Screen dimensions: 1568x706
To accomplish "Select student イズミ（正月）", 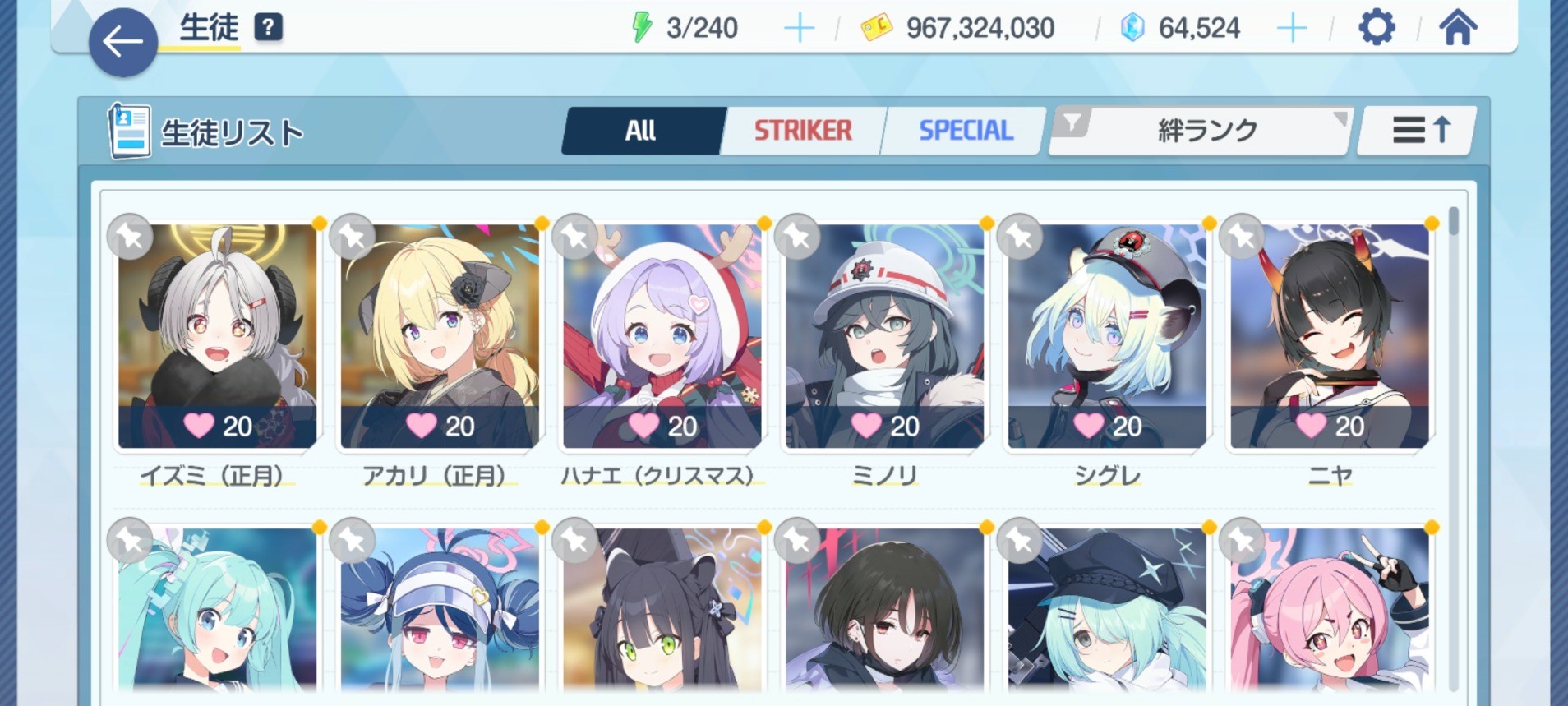I will tap(217, 337).
